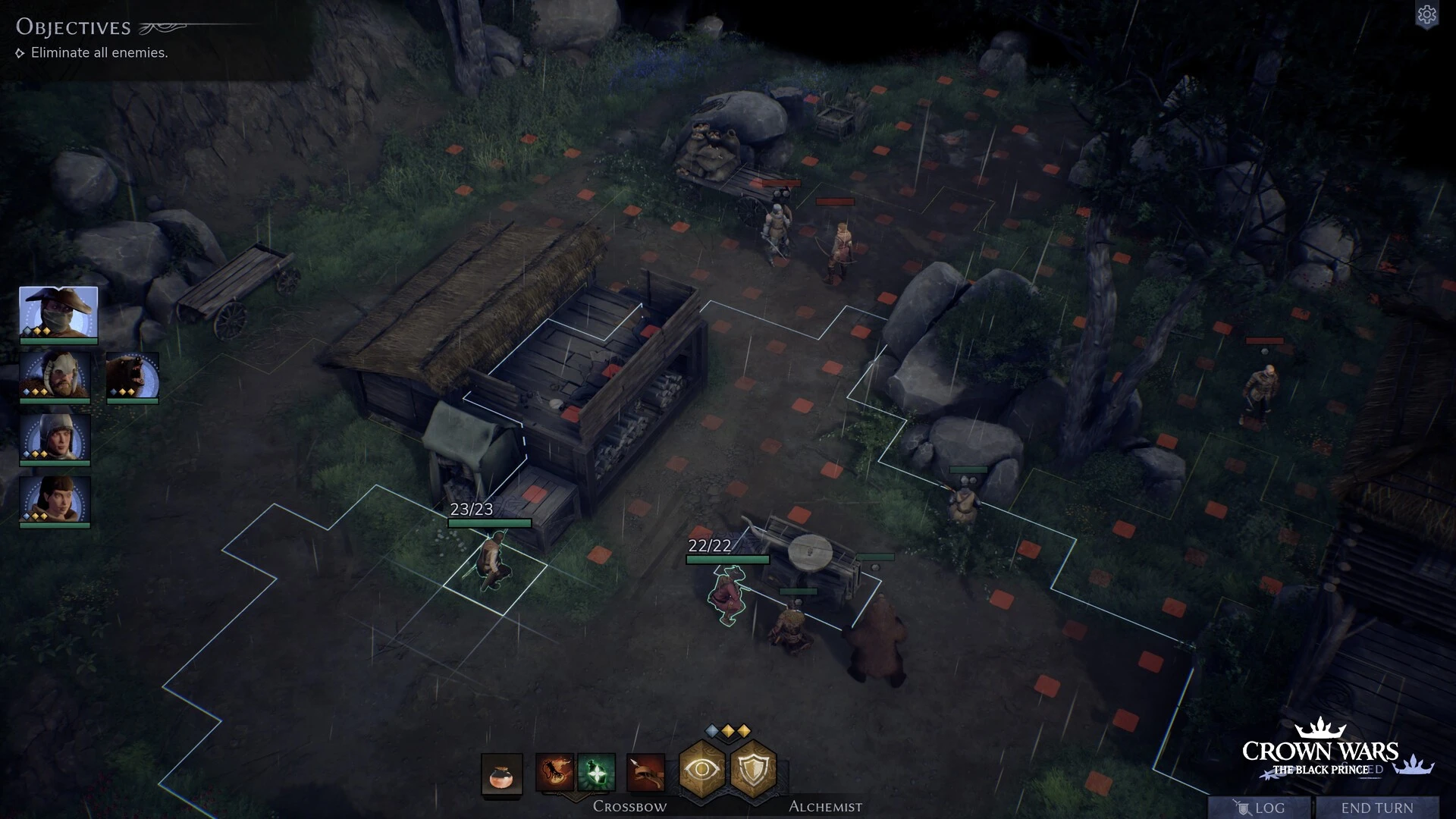Activate the green glowing potion ability
The height and width of the screenshot is (819, 1456).
596,773
